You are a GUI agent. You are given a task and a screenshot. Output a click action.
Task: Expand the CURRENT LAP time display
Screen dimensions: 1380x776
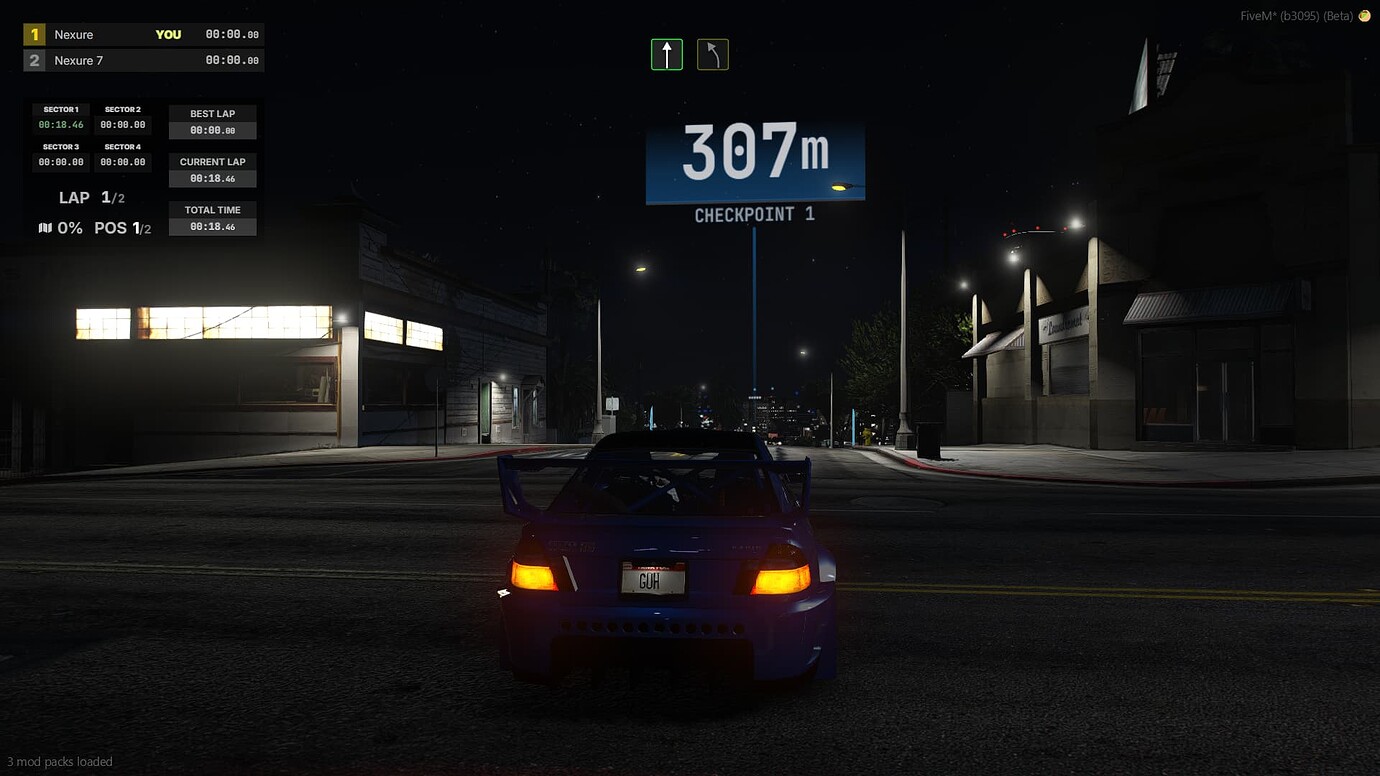[212, 169]
